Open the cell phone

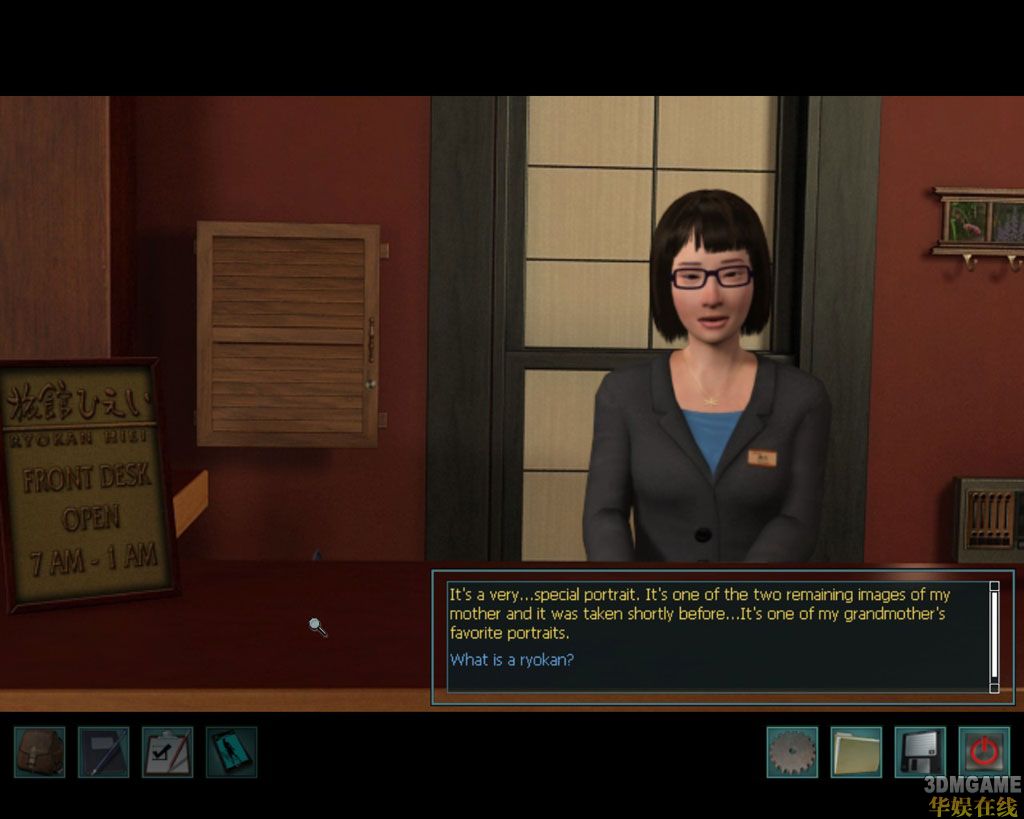coord(232,751)
